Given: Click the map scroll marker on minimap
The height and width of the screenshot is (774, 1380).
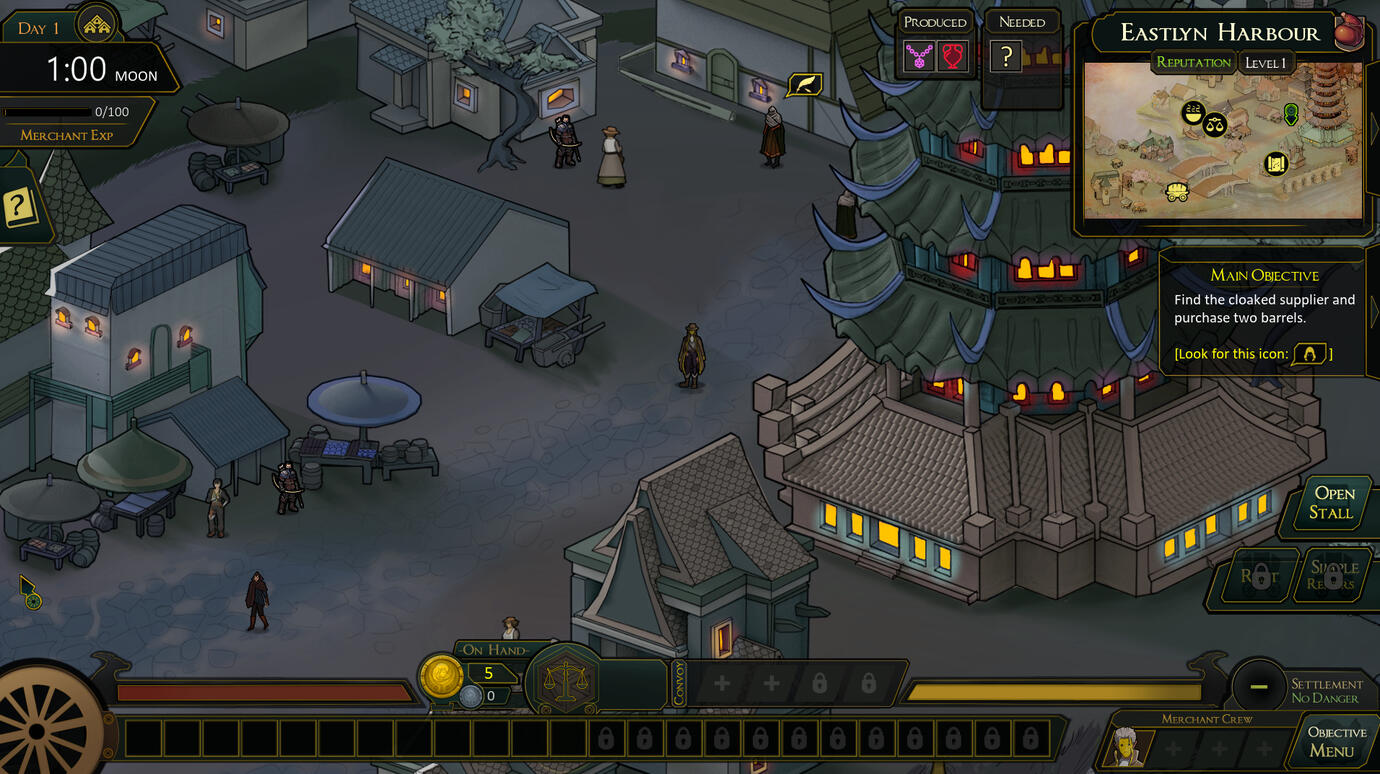Looking at the screenshot, I should [x=1275, y=163].
